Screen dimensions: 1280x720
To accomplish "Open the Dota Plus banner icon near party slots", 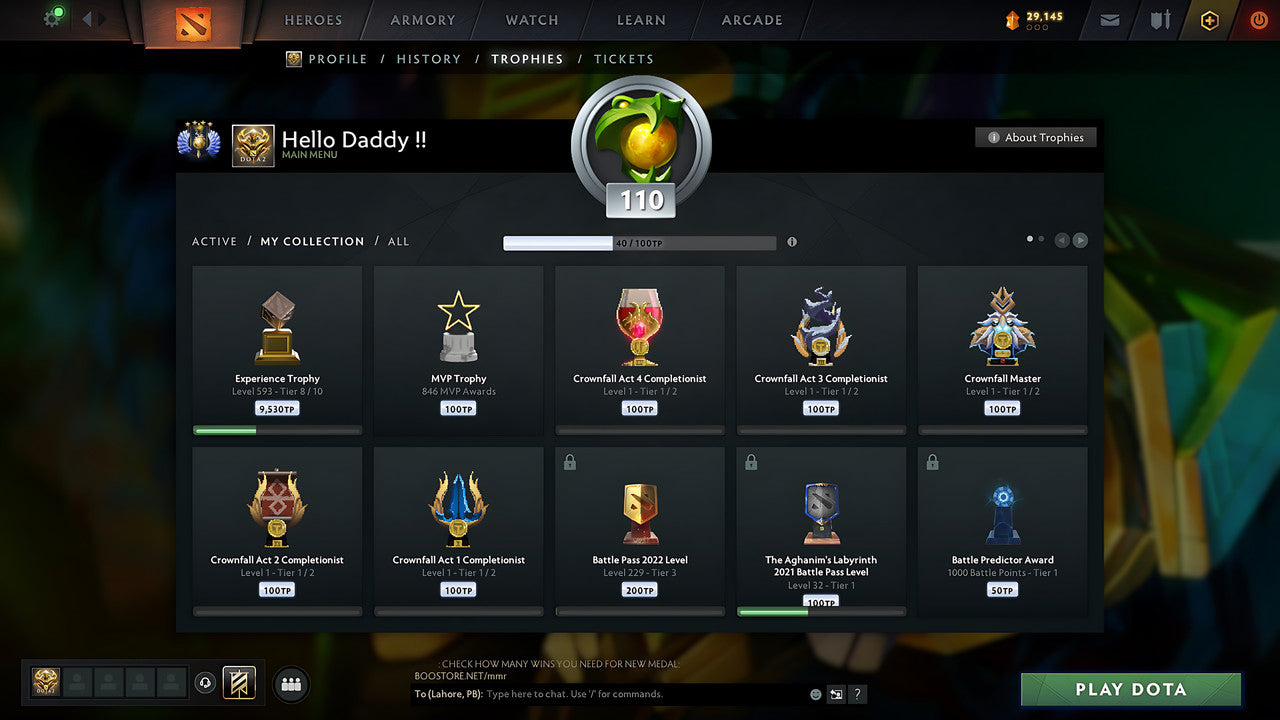I will tap(238, 683).
